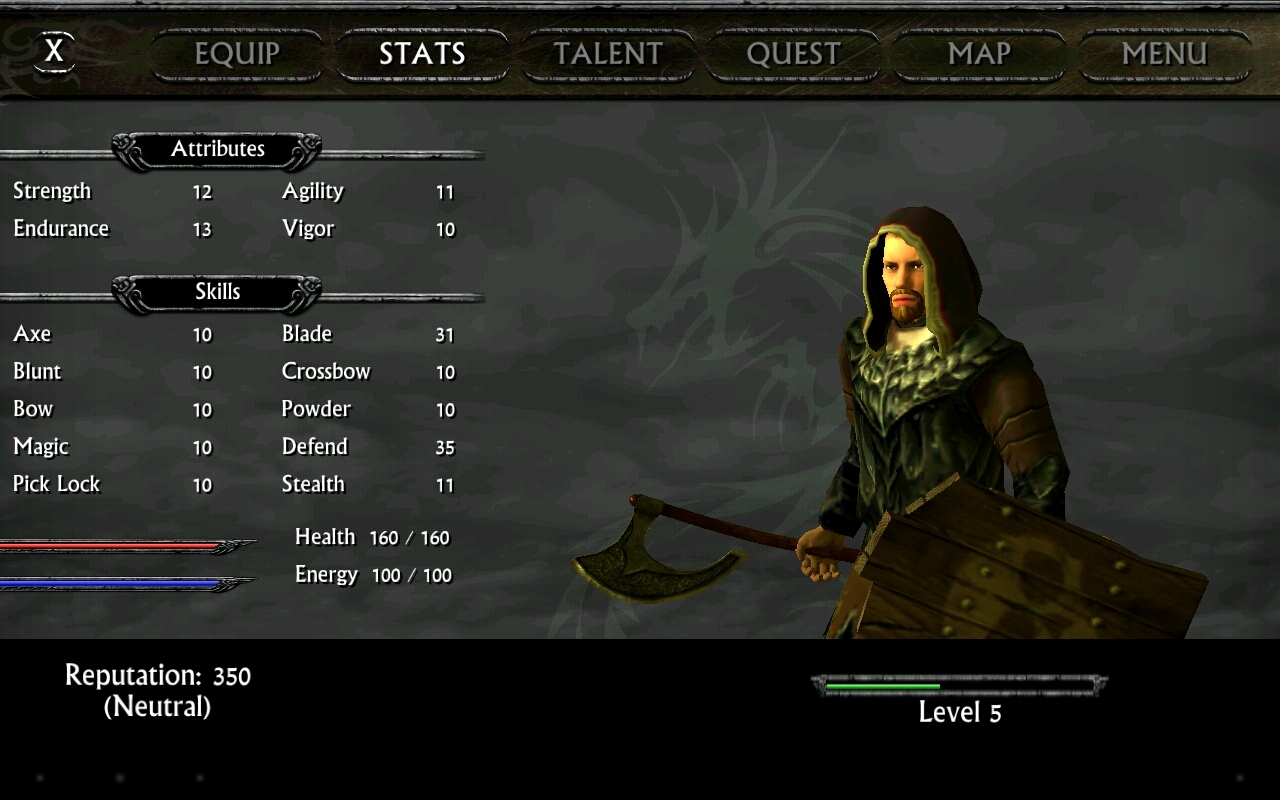Switch to the EQUIP tab
Screen dimensions: 1280x800
[x=236, y=54]
